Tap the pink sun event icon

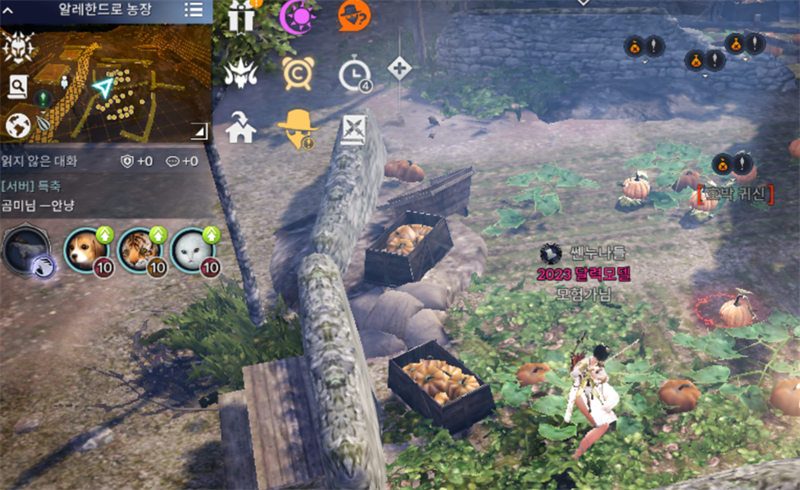pyautogui.click(x=296, y=16)
